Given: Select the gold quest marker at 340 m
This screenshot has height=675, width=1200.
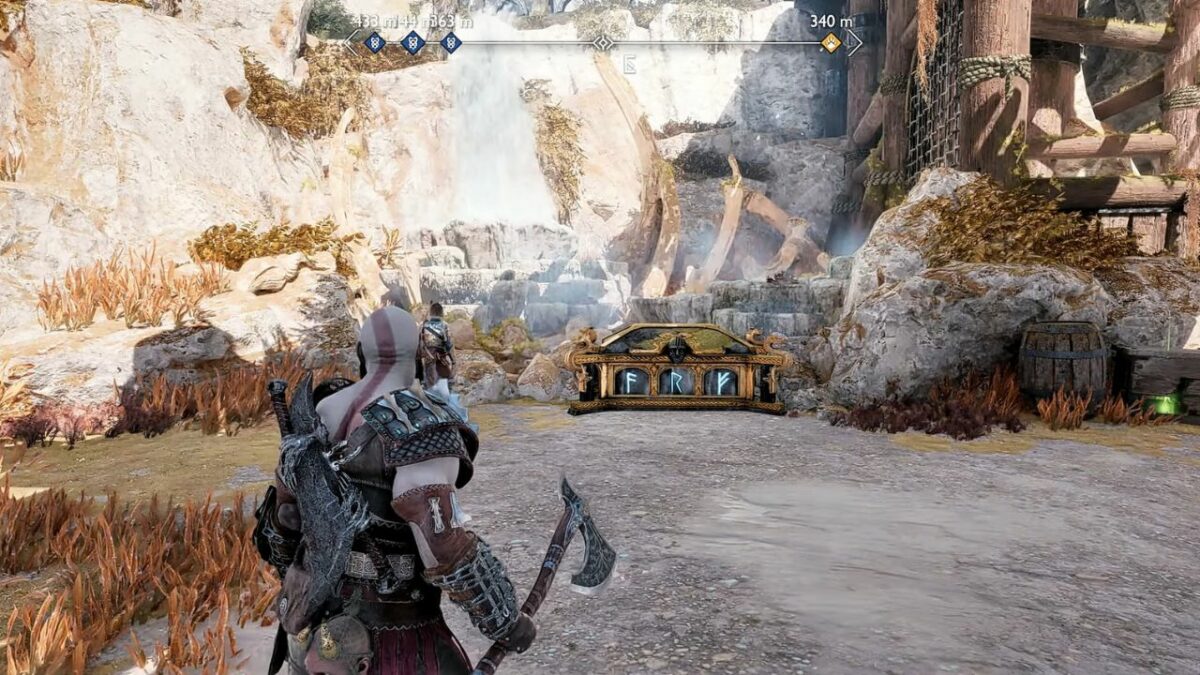Looking at the screenshot, I should point(831,42).
